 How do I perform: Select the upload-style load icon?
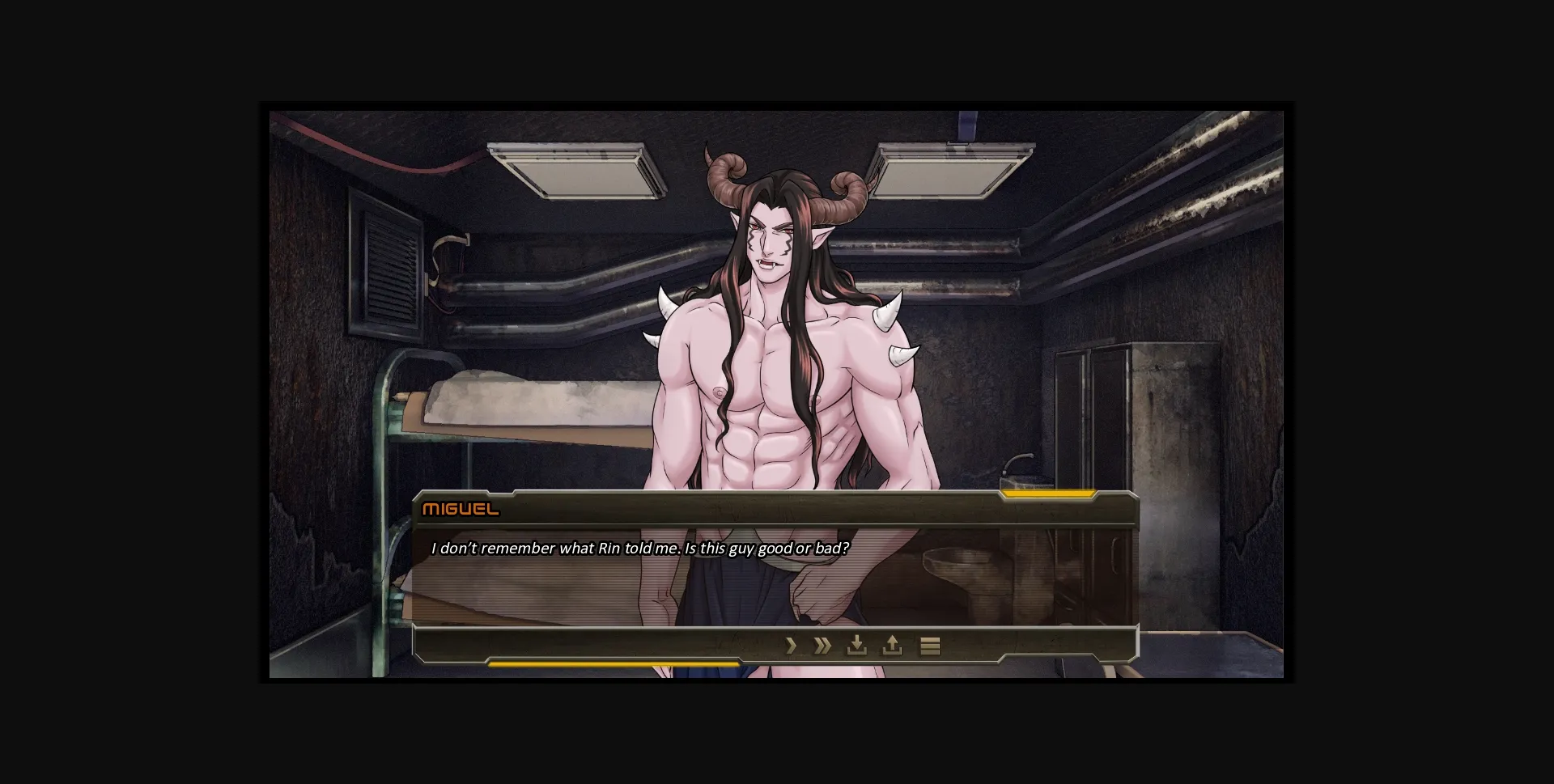pyautogui.click(x=891, y=646)
